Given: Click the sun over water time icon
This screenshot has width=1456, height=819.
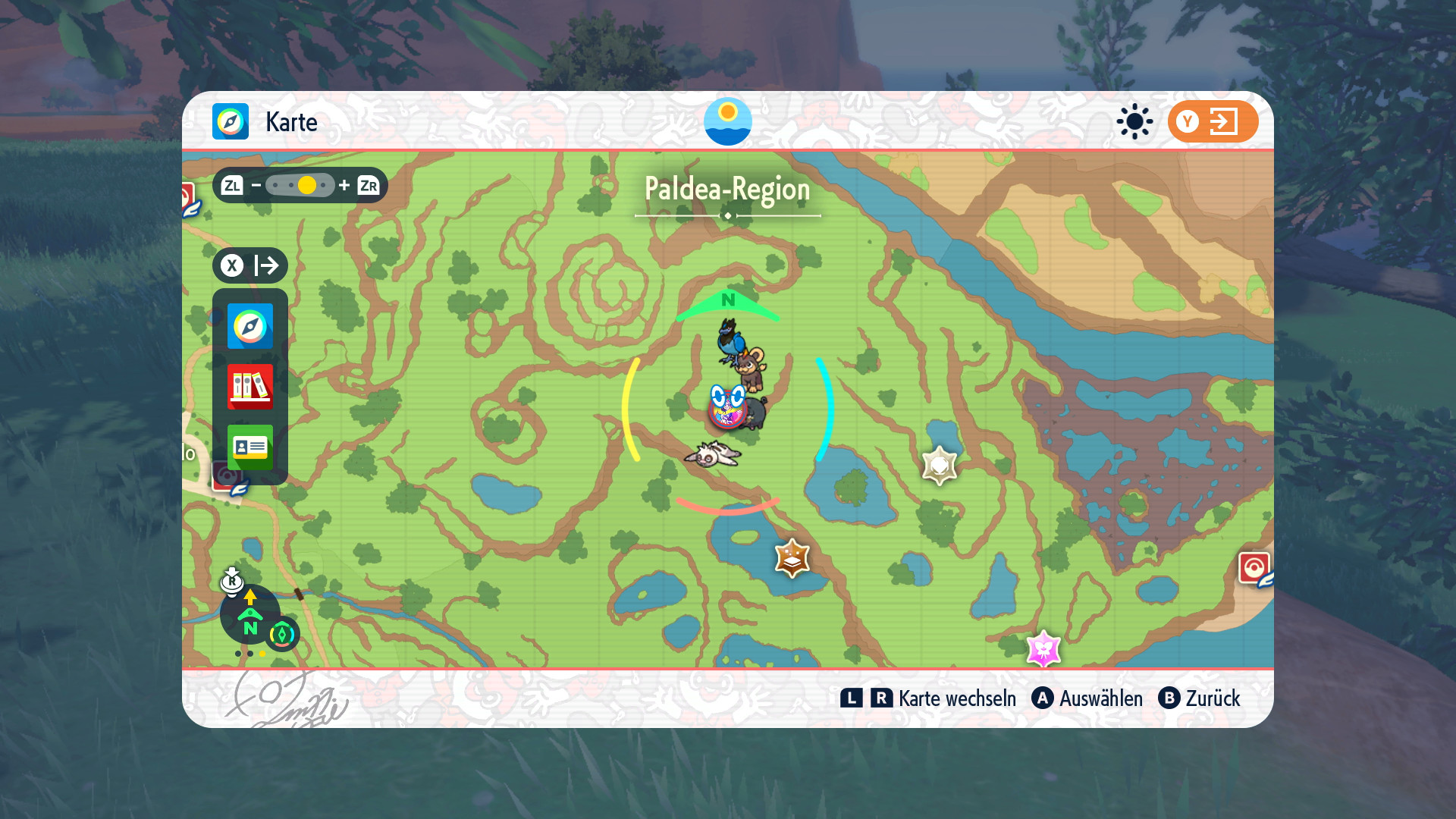Looking at the screenshot, I should click(727, 121).
